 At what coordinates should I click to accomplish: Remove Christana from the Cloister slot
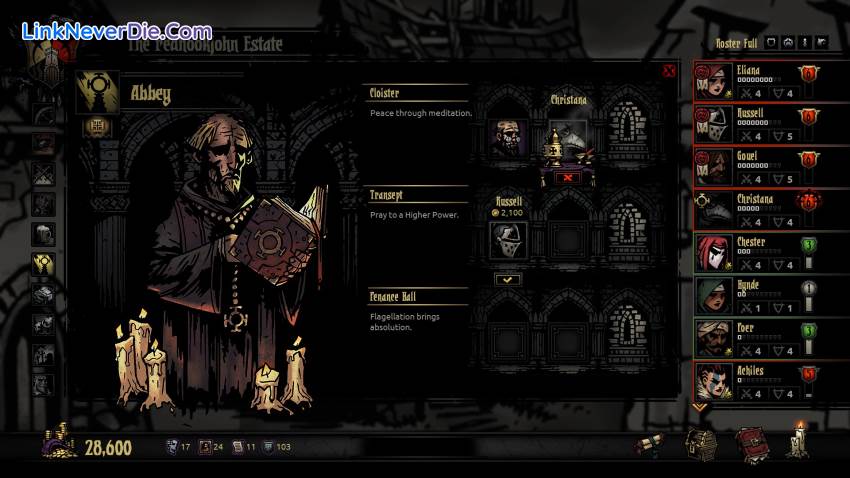[569, 177]
